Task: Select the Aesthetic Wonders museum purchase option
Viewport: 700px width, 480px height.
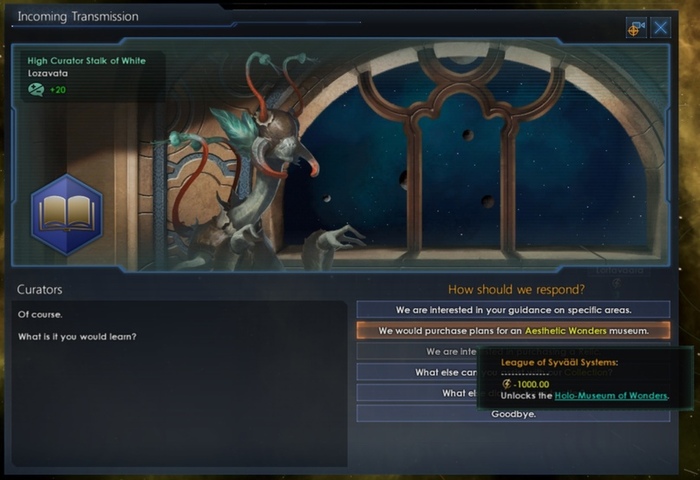Action: pos(513,330)
